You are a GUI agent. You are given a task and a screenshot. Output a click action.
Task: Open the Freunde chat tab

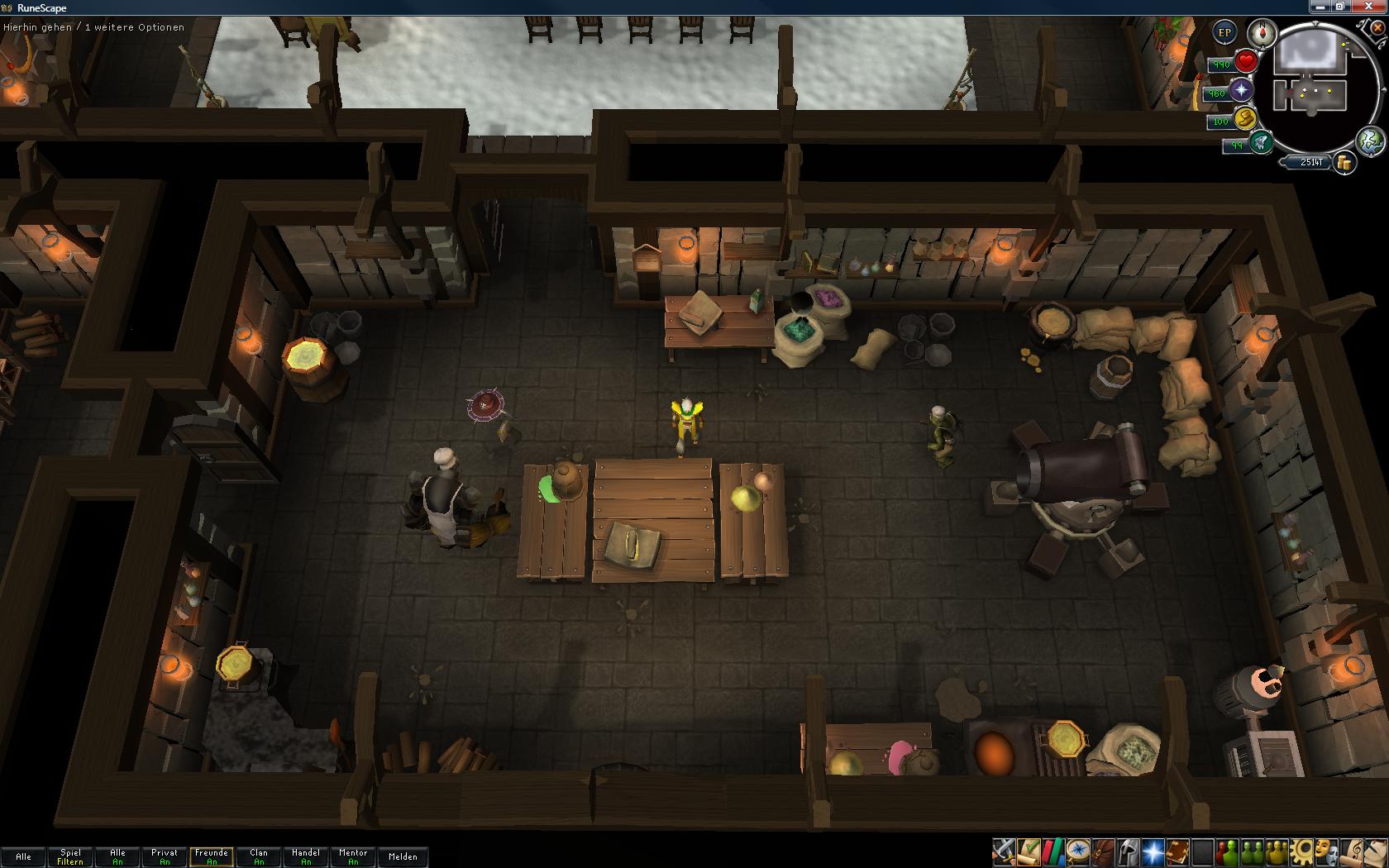point(212,856)
